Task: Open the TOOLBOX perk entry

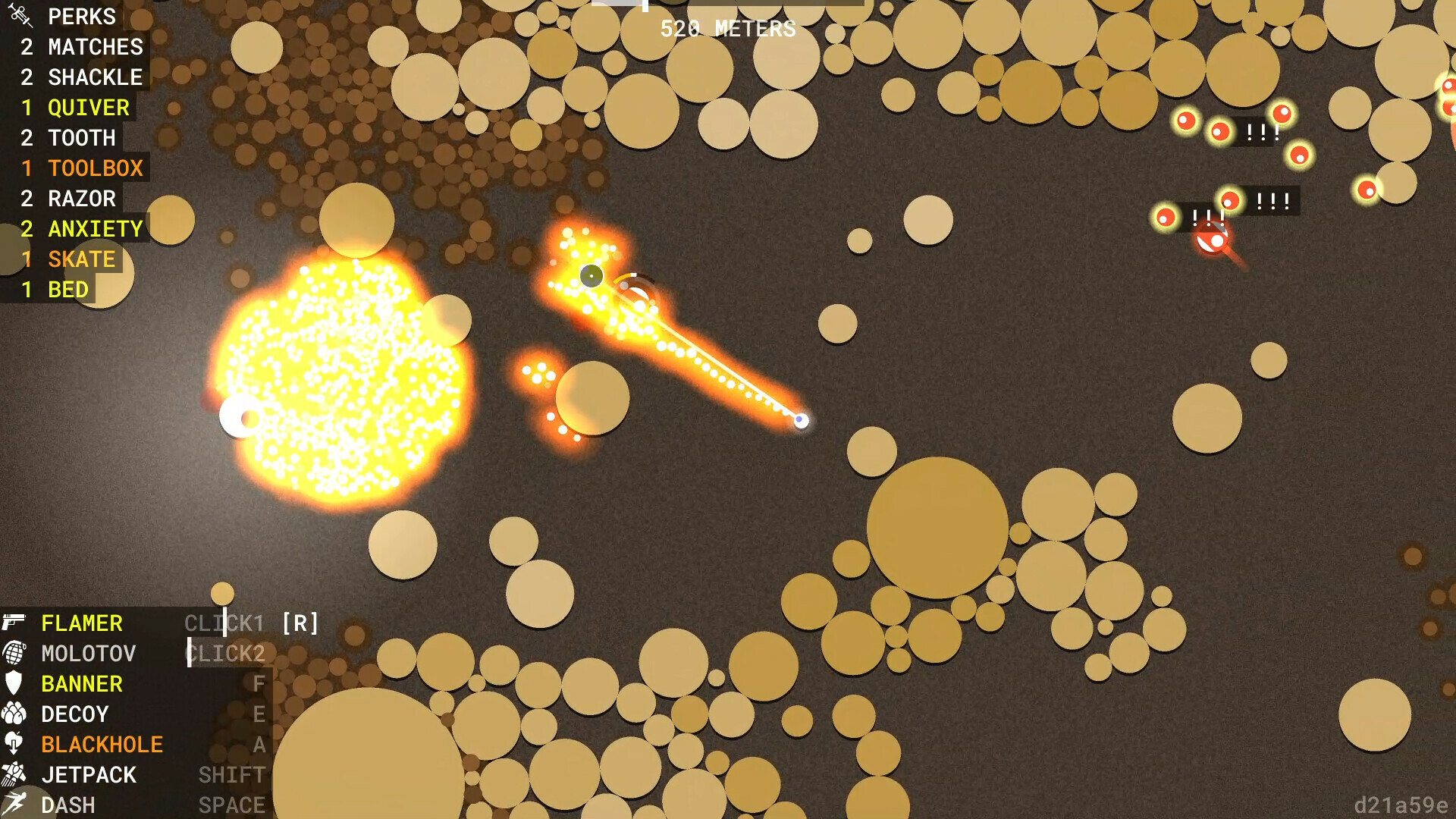Action: [x=96, y=168]
